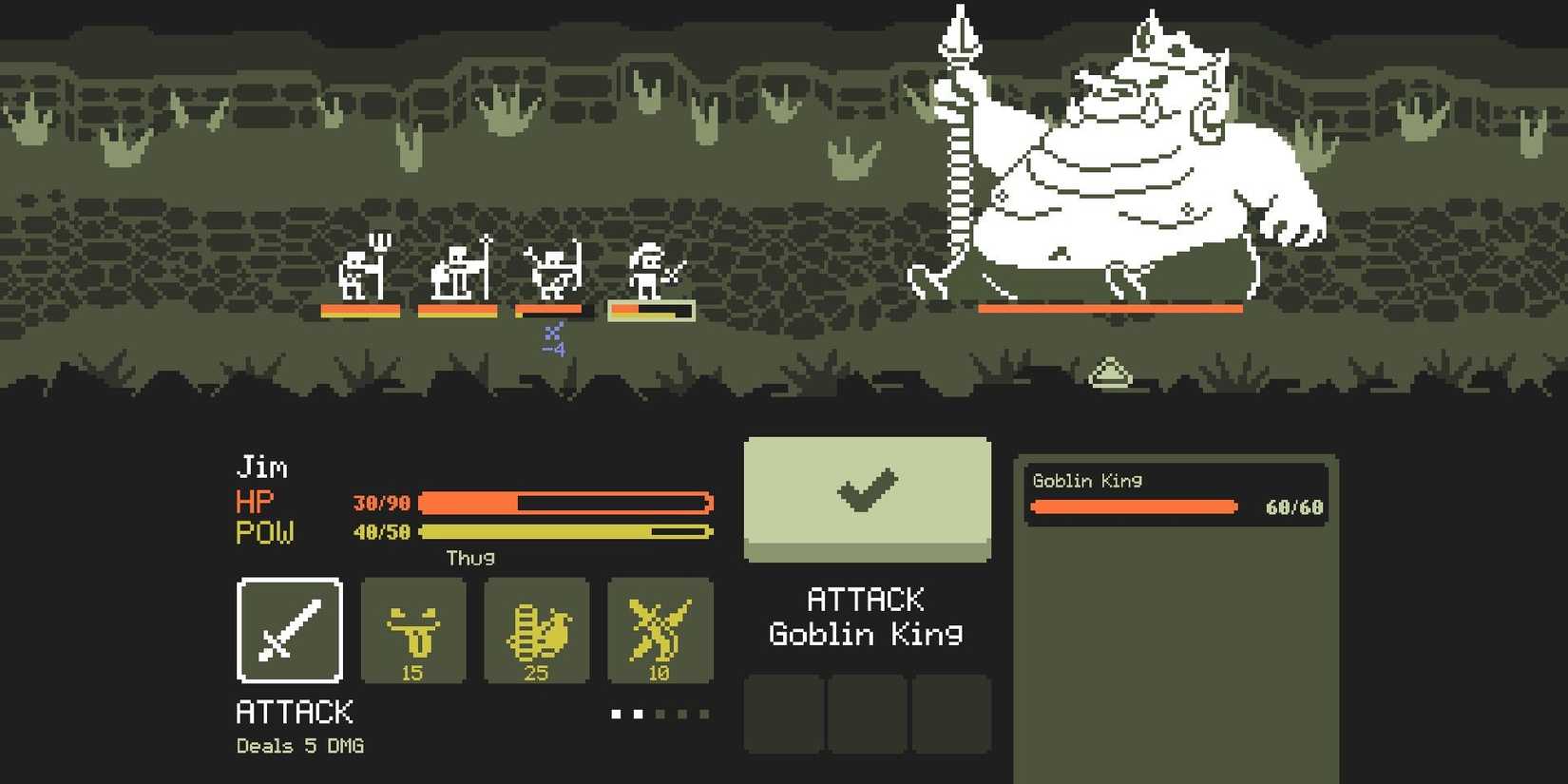This screenshot has height=784, width=1568.
Task: Click the ATTACK Goblin King action label
Action: coord(867,616)
